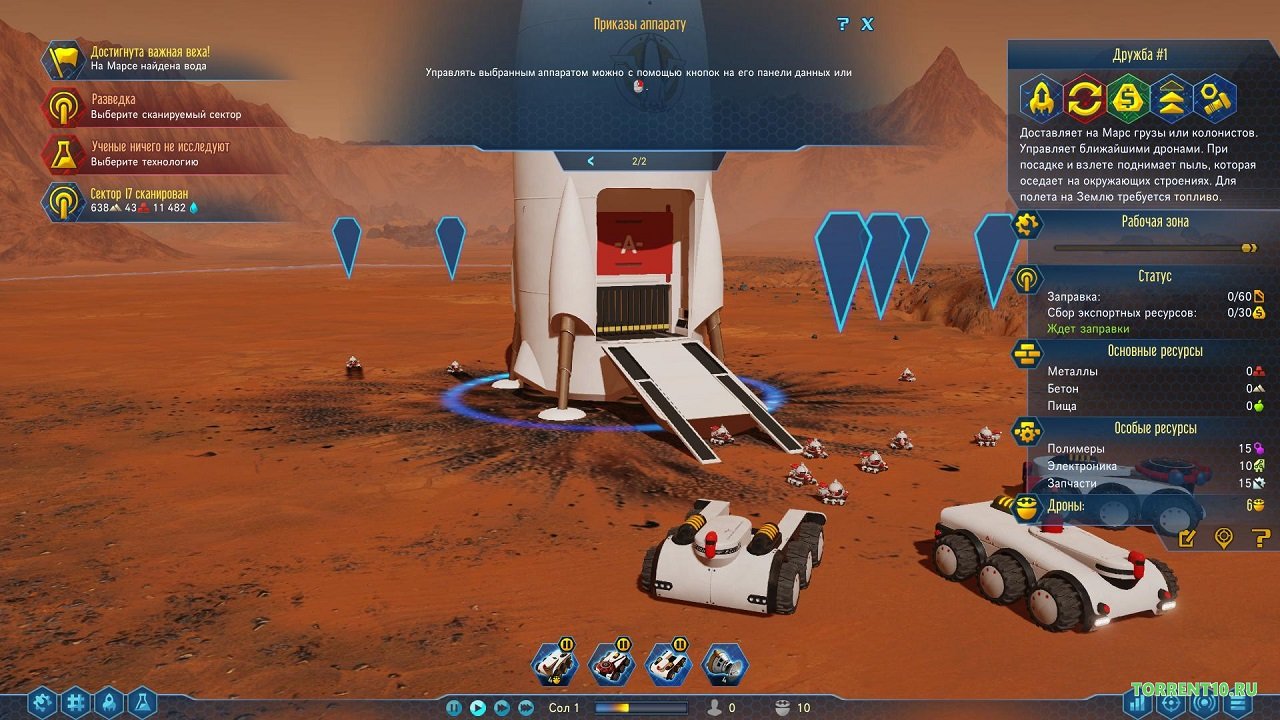1280x720 pixels.
Task: Pause the game with the pause speed button
Action: (x=454, y=708)
